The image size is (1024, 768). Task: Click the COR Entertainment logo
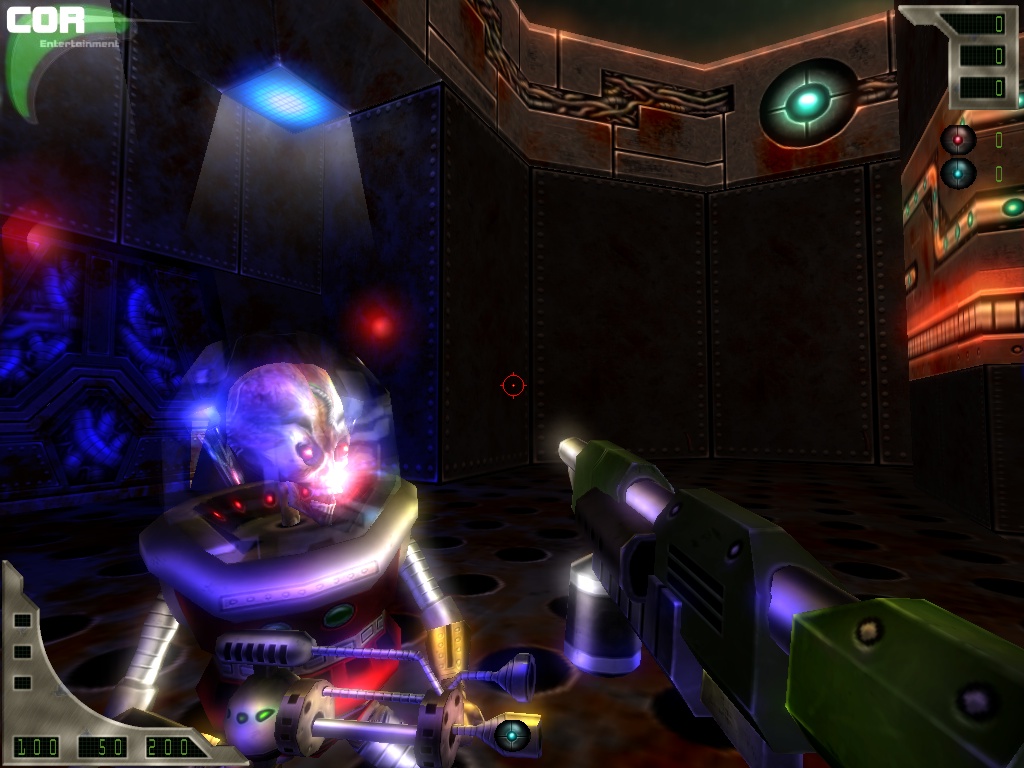click(x=60, y=28)
